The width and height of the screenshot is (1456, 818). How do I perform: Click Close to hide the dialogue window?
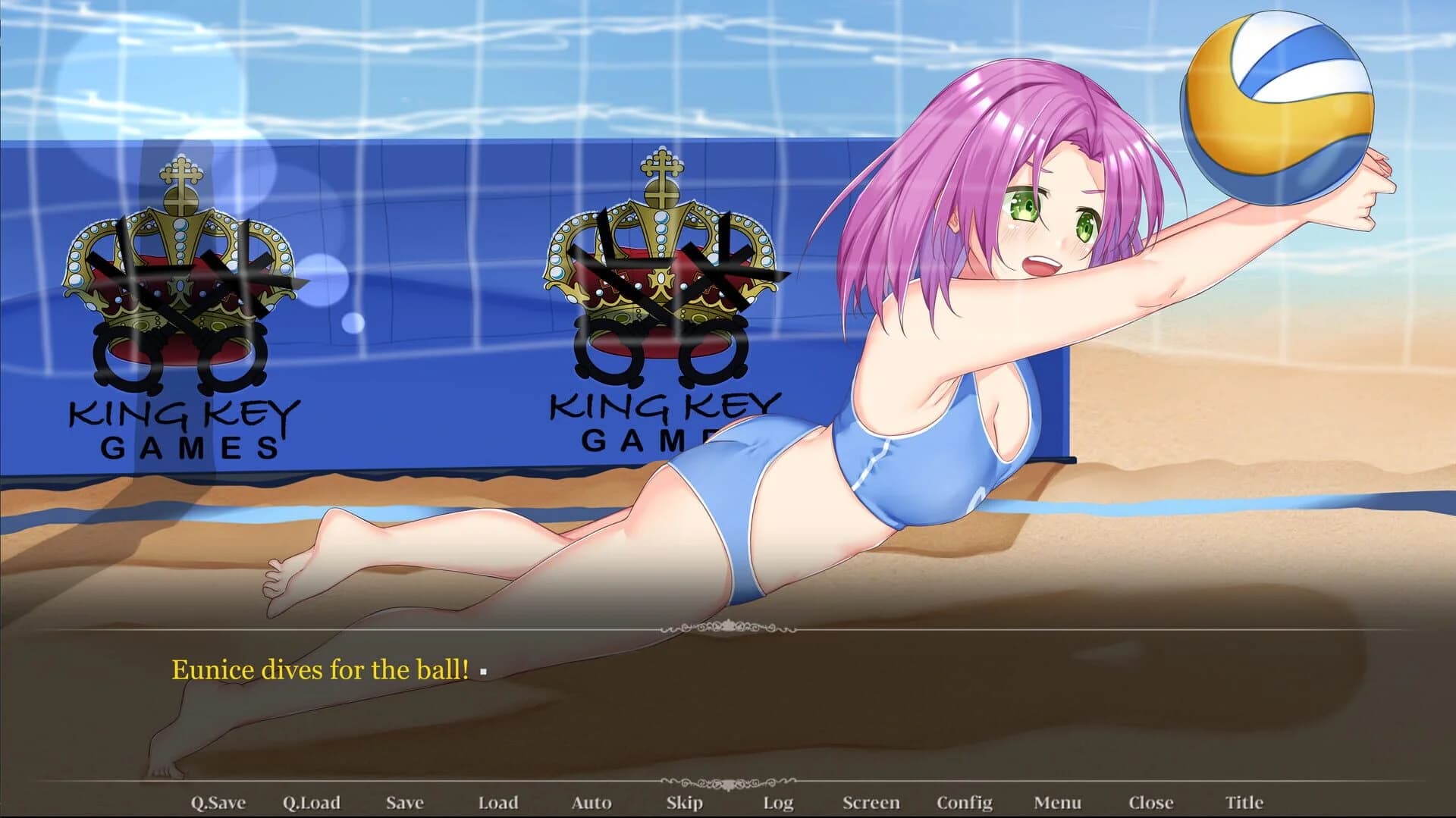tap(1152, 801)
